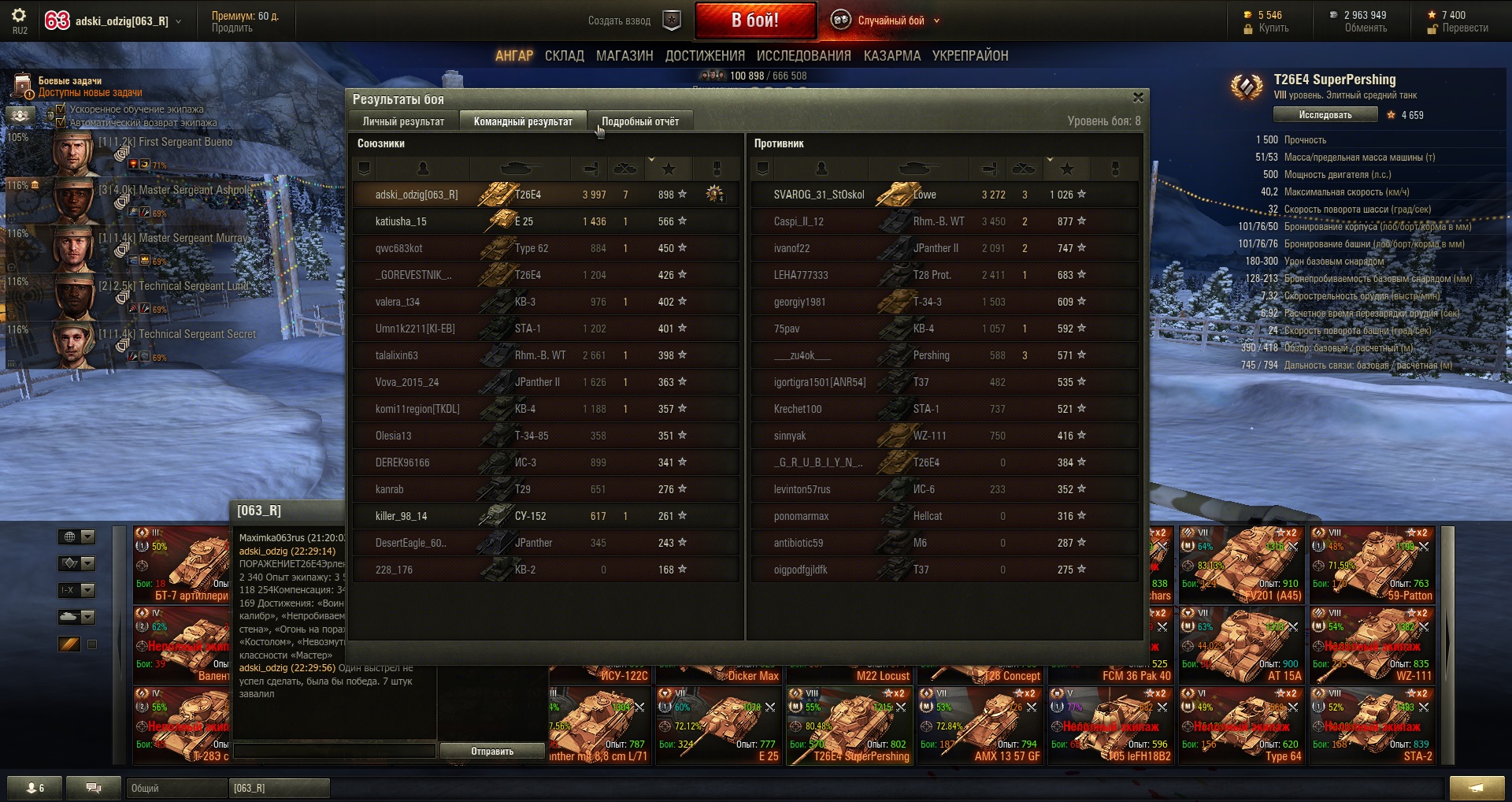Select the AMX 13 57 GF tank
The height and width of the screenshot is (802, 1512).
click(x=980, y=726)
